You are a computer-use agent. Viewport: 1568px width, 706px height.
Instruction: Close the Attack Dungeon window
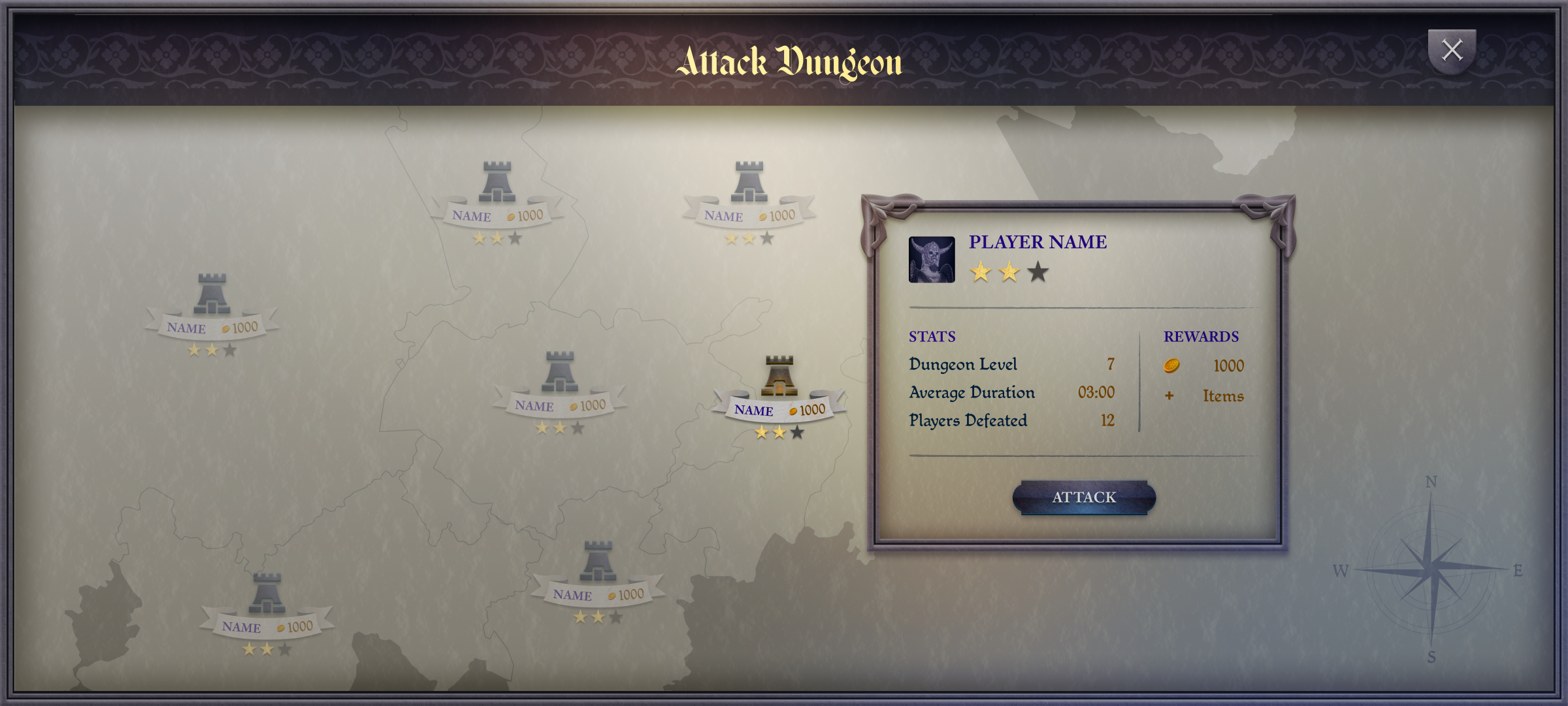pyautogui.click(x=1452, y=50)
